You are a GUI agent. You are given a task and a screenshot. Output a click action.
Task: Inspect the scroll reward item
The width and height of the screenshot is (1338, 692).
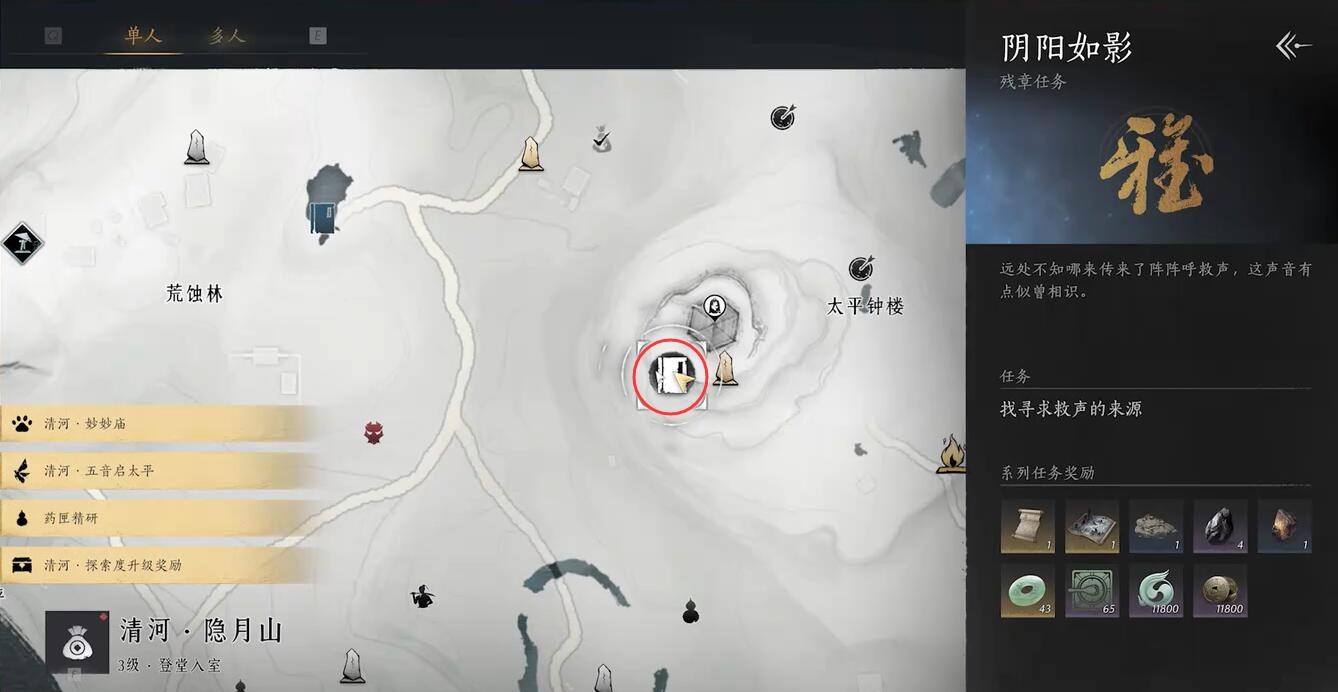[1027, 526]
